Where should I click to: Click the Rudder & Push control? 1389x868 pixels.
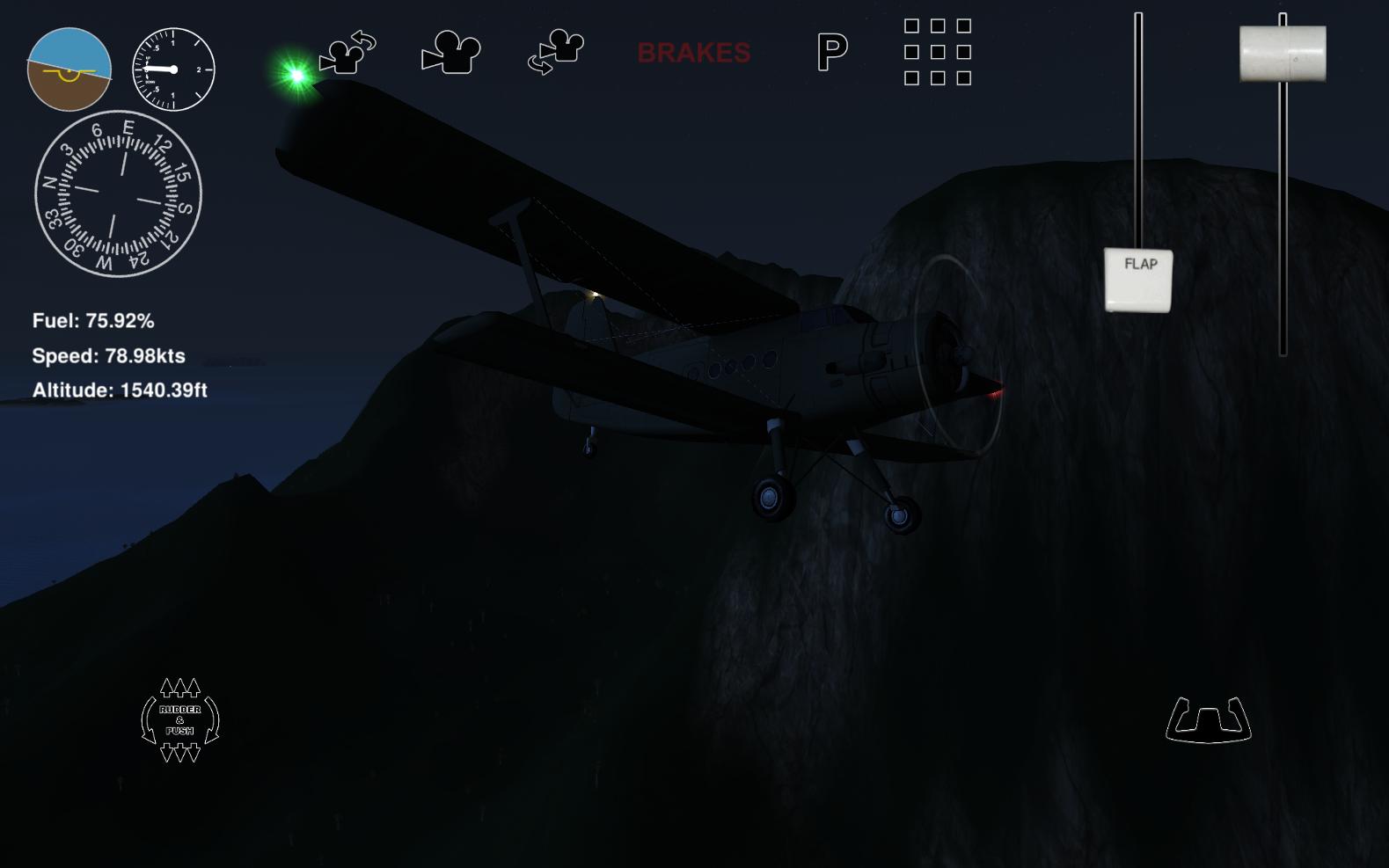pos(179,719)
